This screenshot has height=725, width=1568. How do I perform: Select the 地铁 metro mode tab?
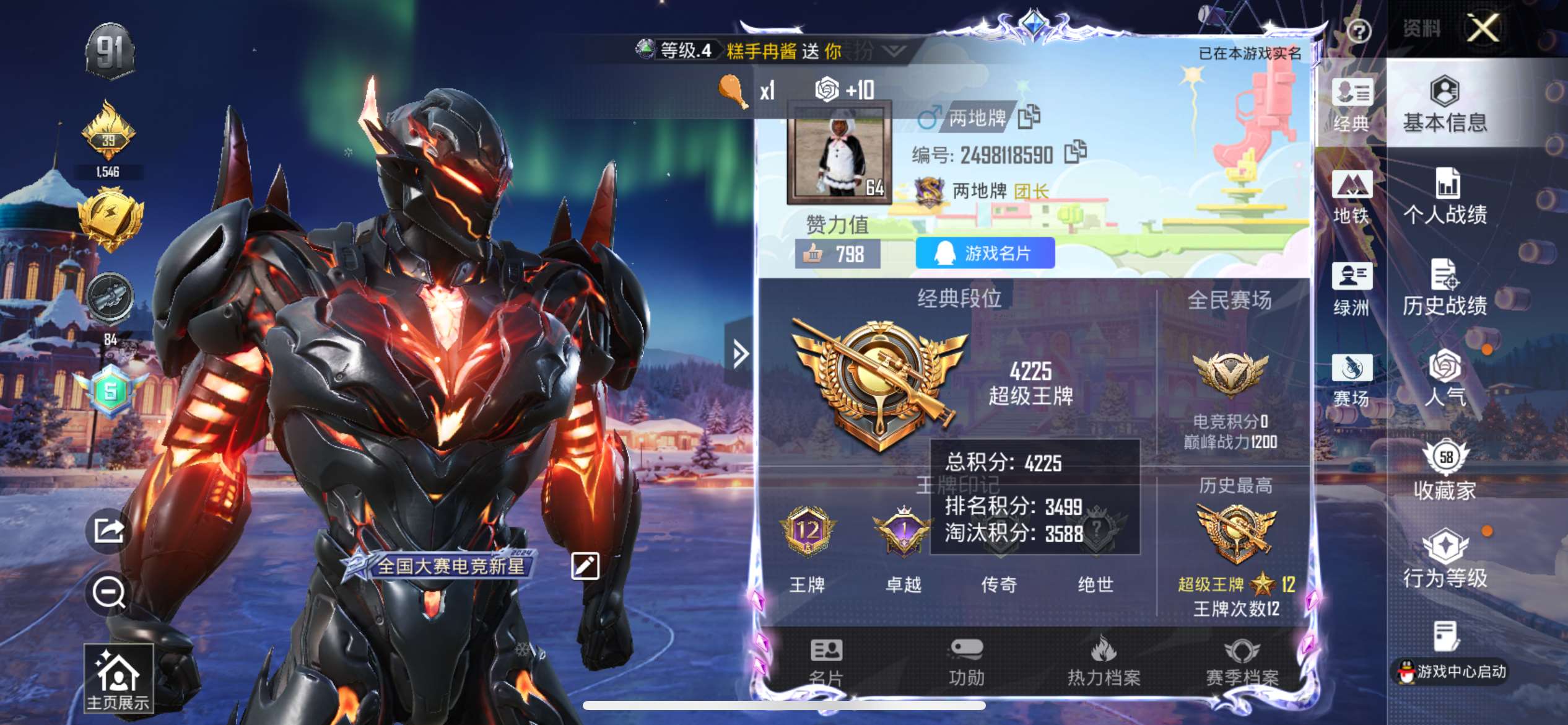[1351, 196]
